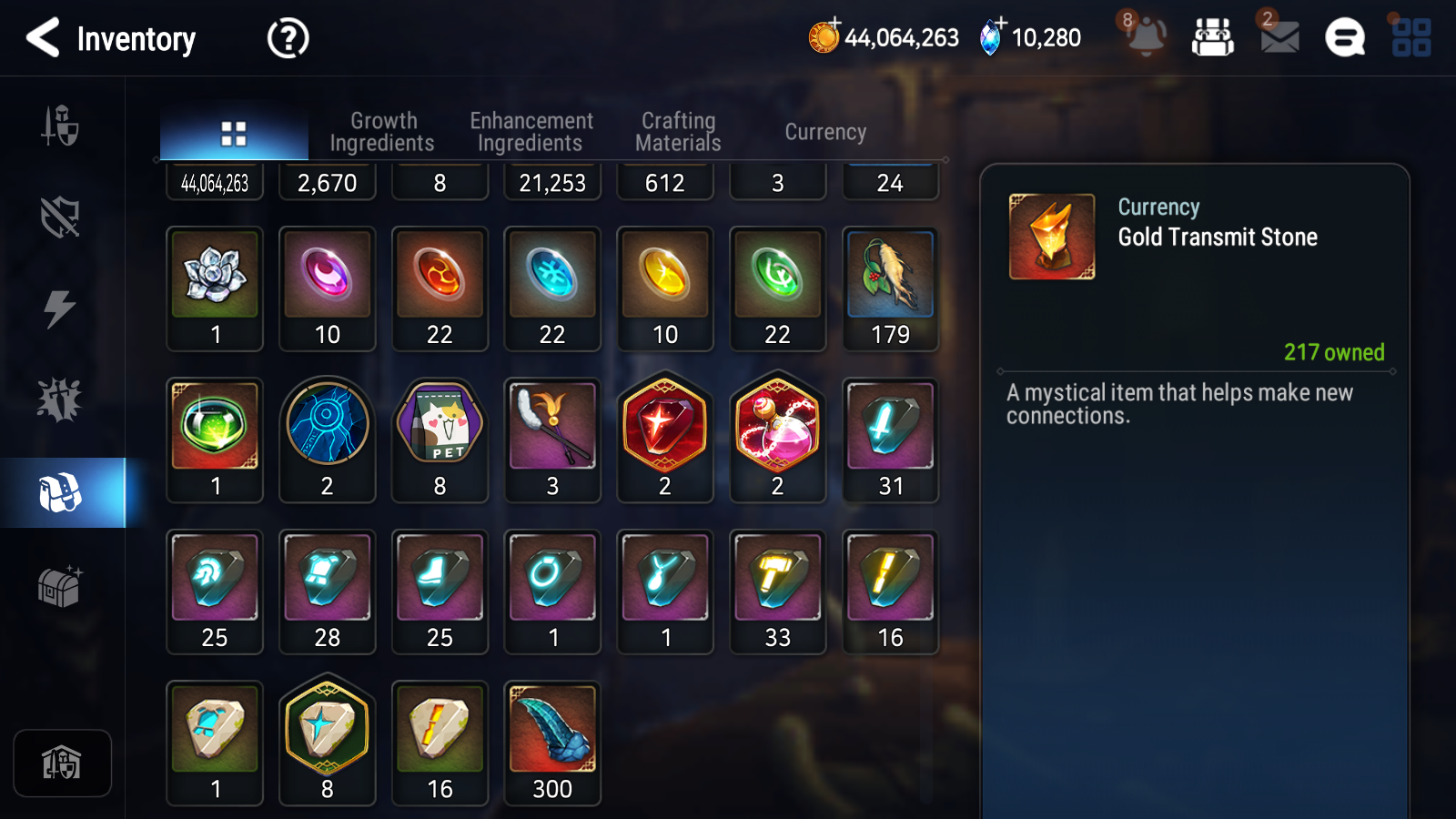Show the Currency tab
Image resolution: width=1456 pixels, height=819 pixels.
click(825, 132)
